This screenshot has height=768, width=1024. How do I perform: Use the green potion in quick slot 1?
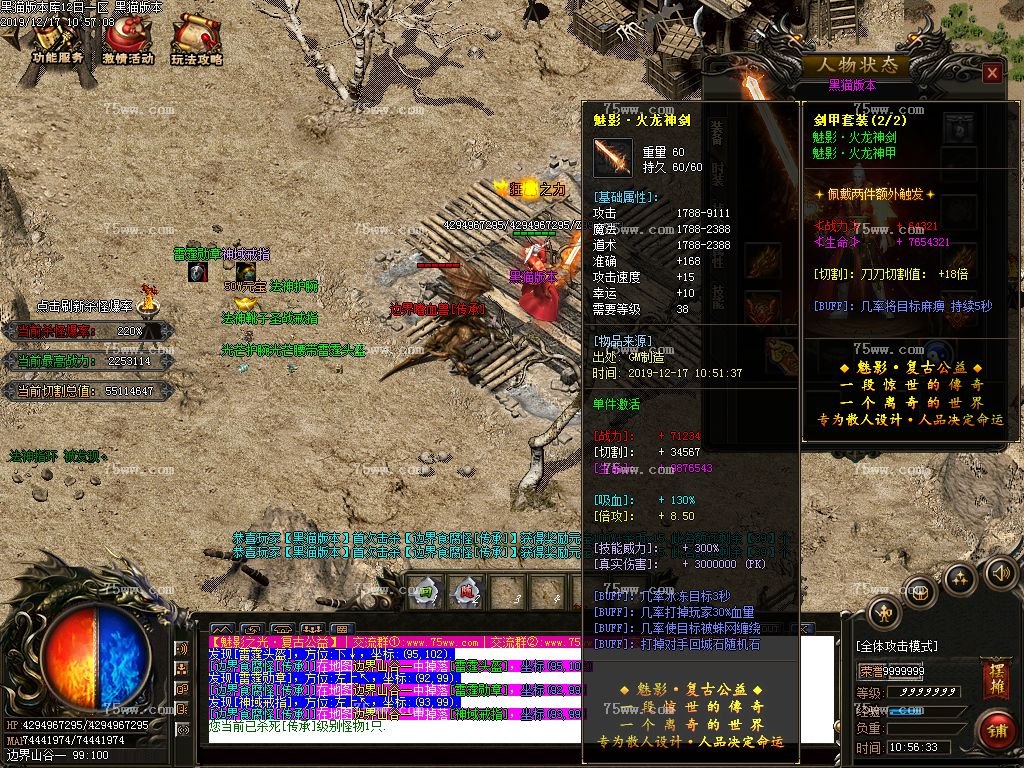(x=426, y=592)
